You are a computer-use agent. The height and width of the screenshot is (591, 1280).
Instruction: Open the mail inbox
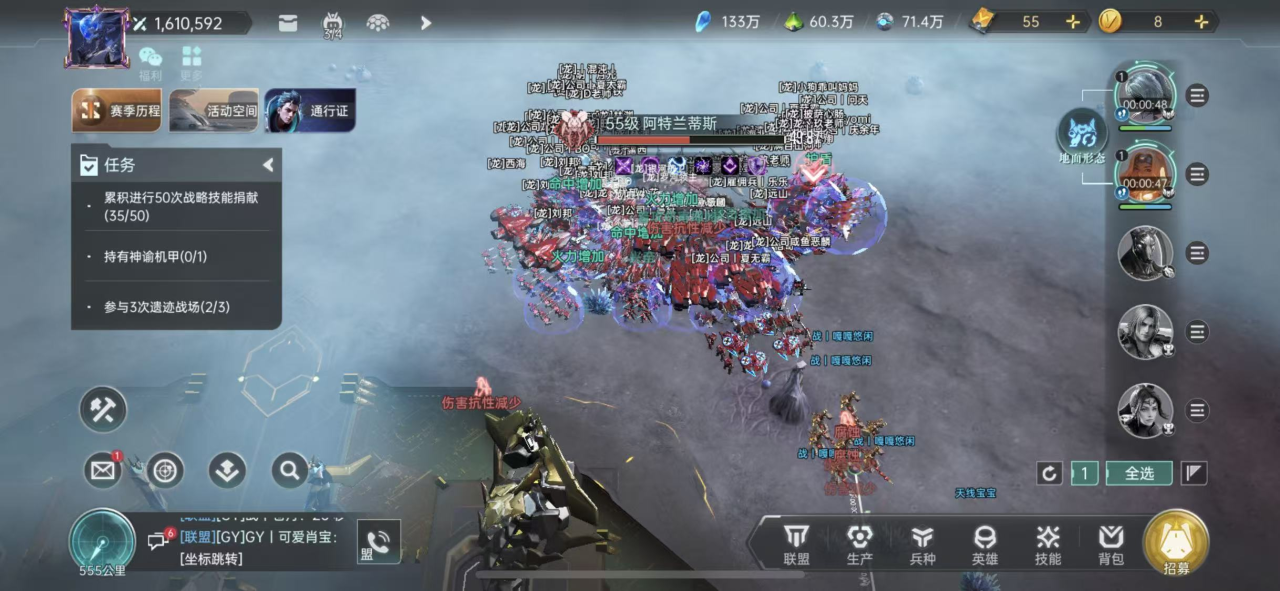(x=102, y=470)
